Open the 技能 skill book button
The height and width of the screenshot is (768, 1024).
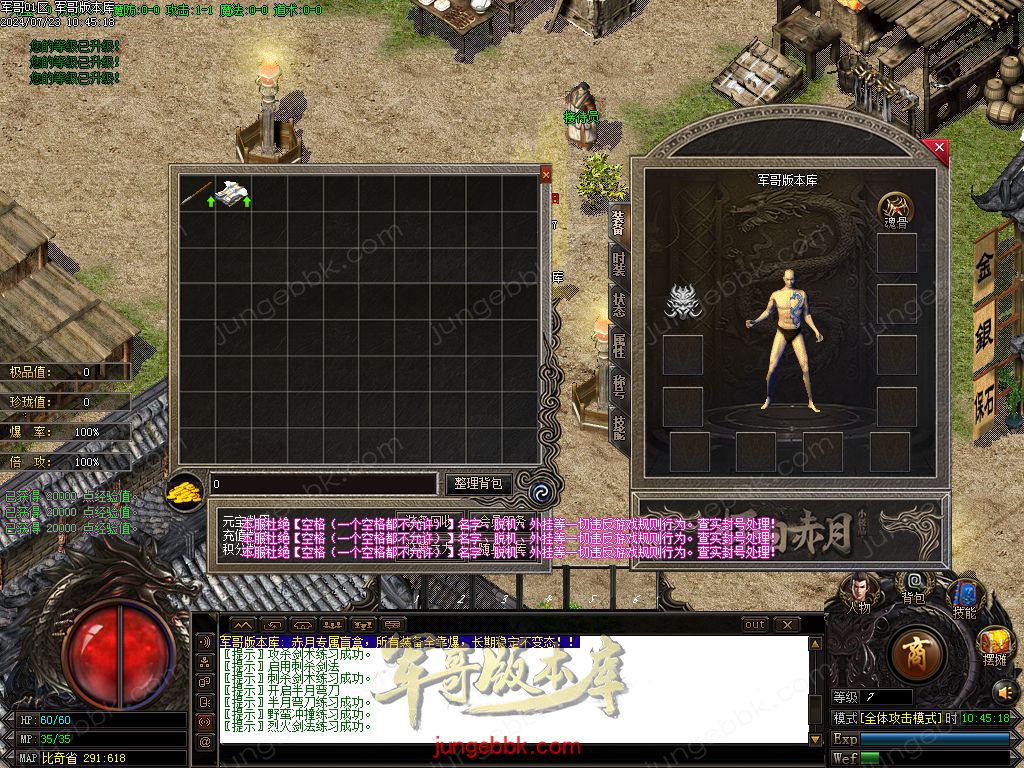pos(964,597)
